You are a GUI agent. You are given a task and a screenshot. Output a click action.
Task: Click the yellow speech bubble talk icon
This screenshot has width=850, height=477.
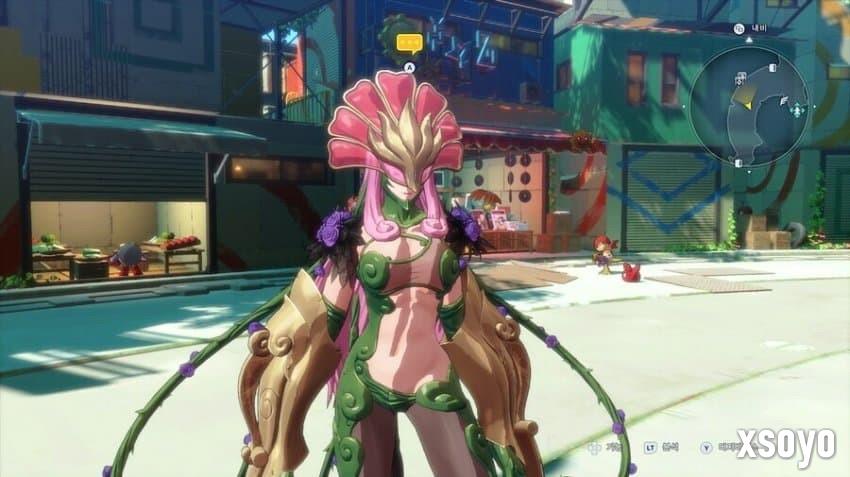point(409,43)
